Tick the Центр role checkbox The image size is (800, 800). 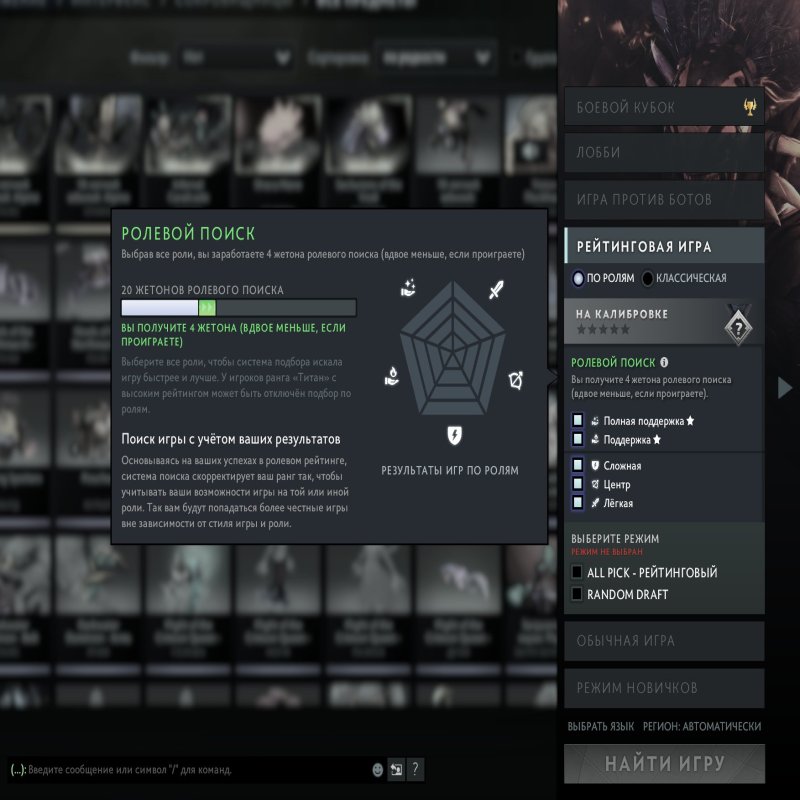(578, 484)
